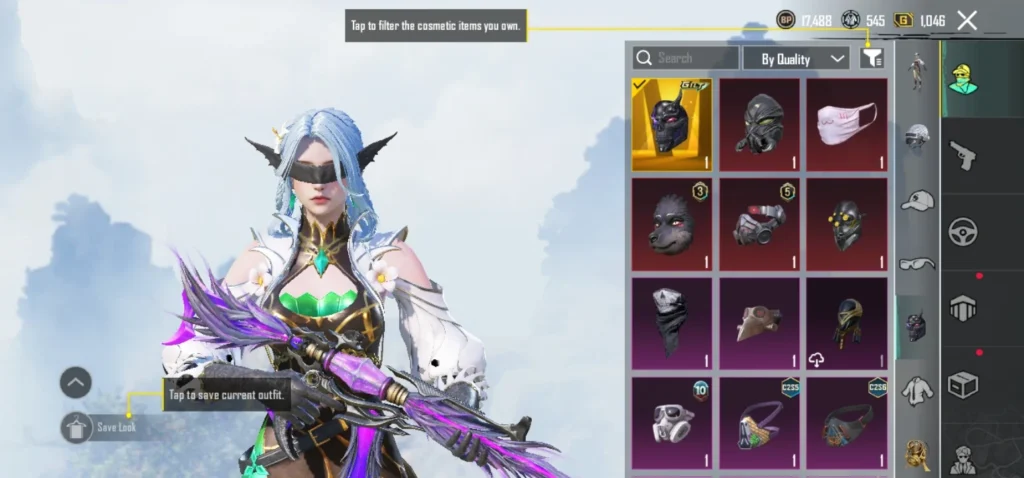
Task: Equip the mask with yellow goggles
Action: point(846,225)
